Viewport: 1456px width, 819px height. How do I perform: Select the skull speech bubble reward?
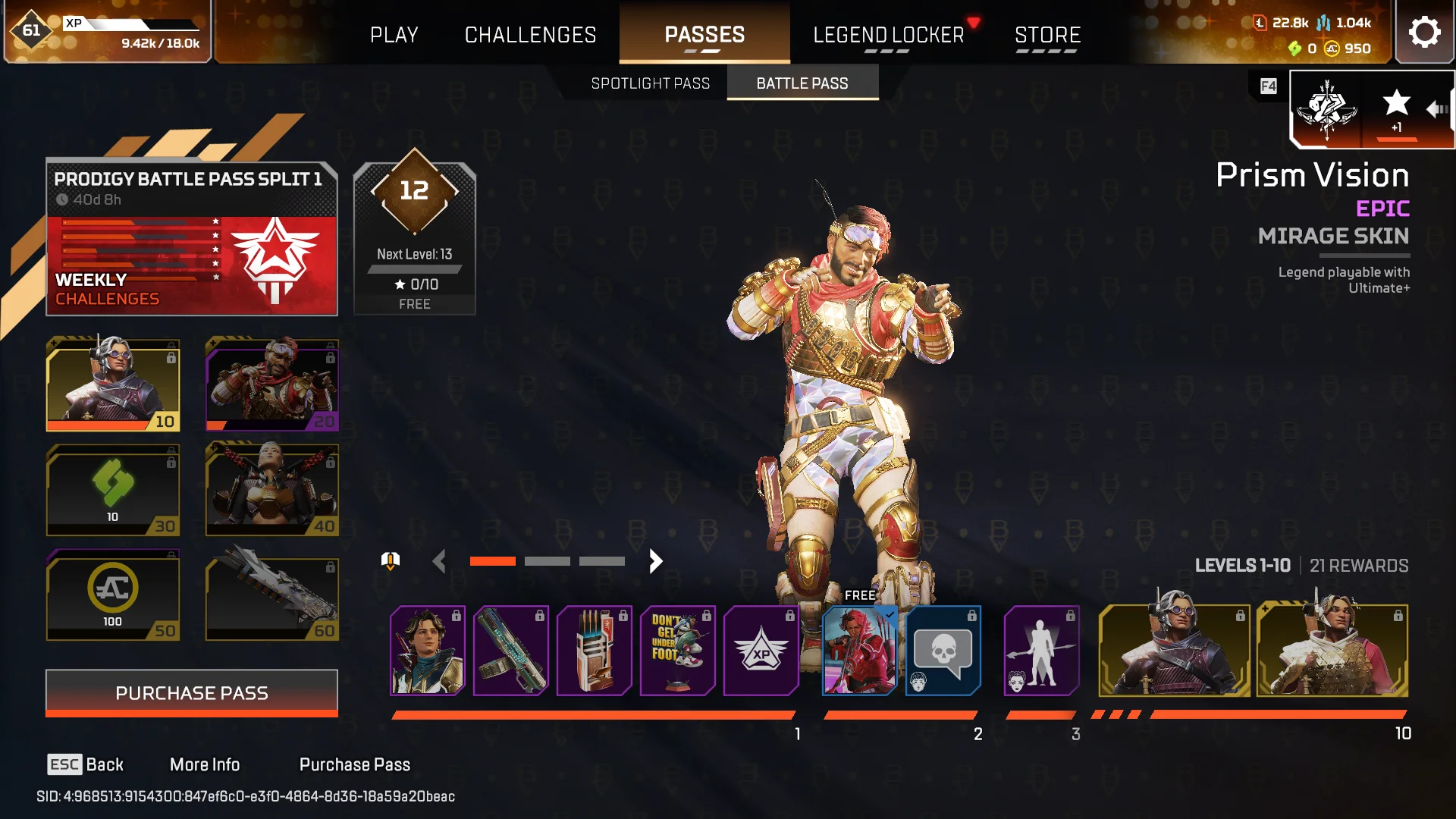tap(943, 651)
